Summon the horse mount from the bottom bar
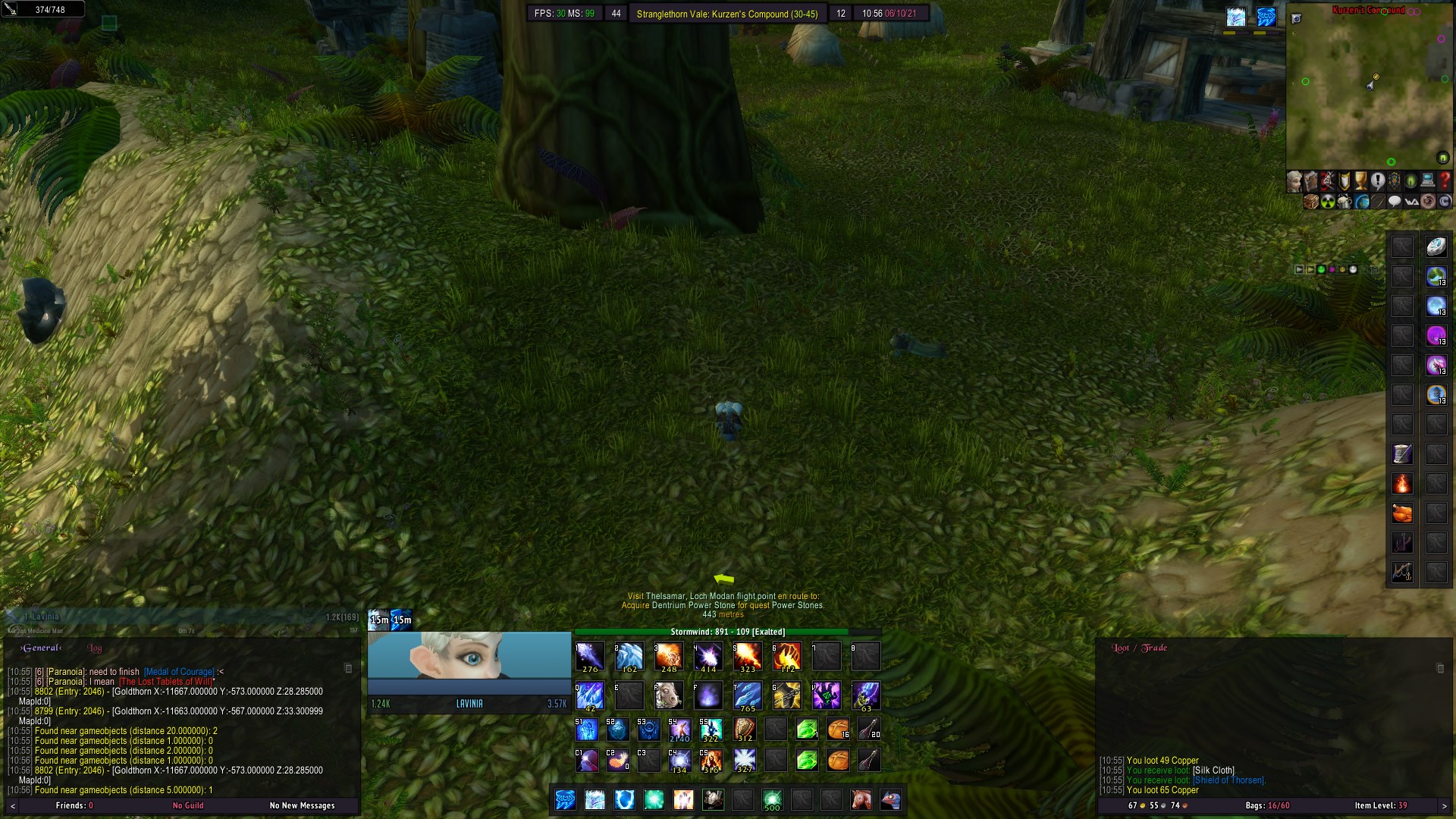 tap(860, 800)
